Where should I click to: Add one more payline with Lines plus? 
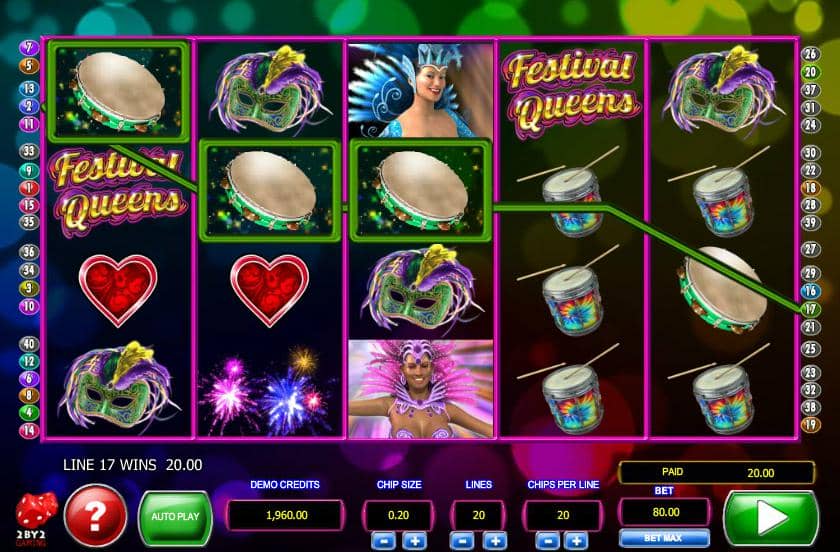pyautogui.click(x=494, y=541)
